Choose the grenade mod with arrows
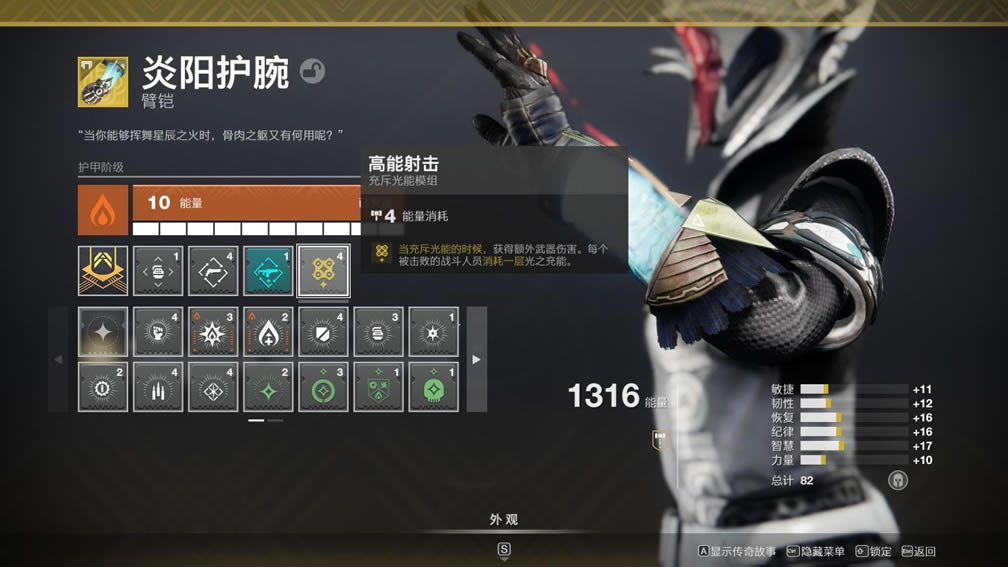The width and height of the screenshot is (1008, 567). [158, 271]
